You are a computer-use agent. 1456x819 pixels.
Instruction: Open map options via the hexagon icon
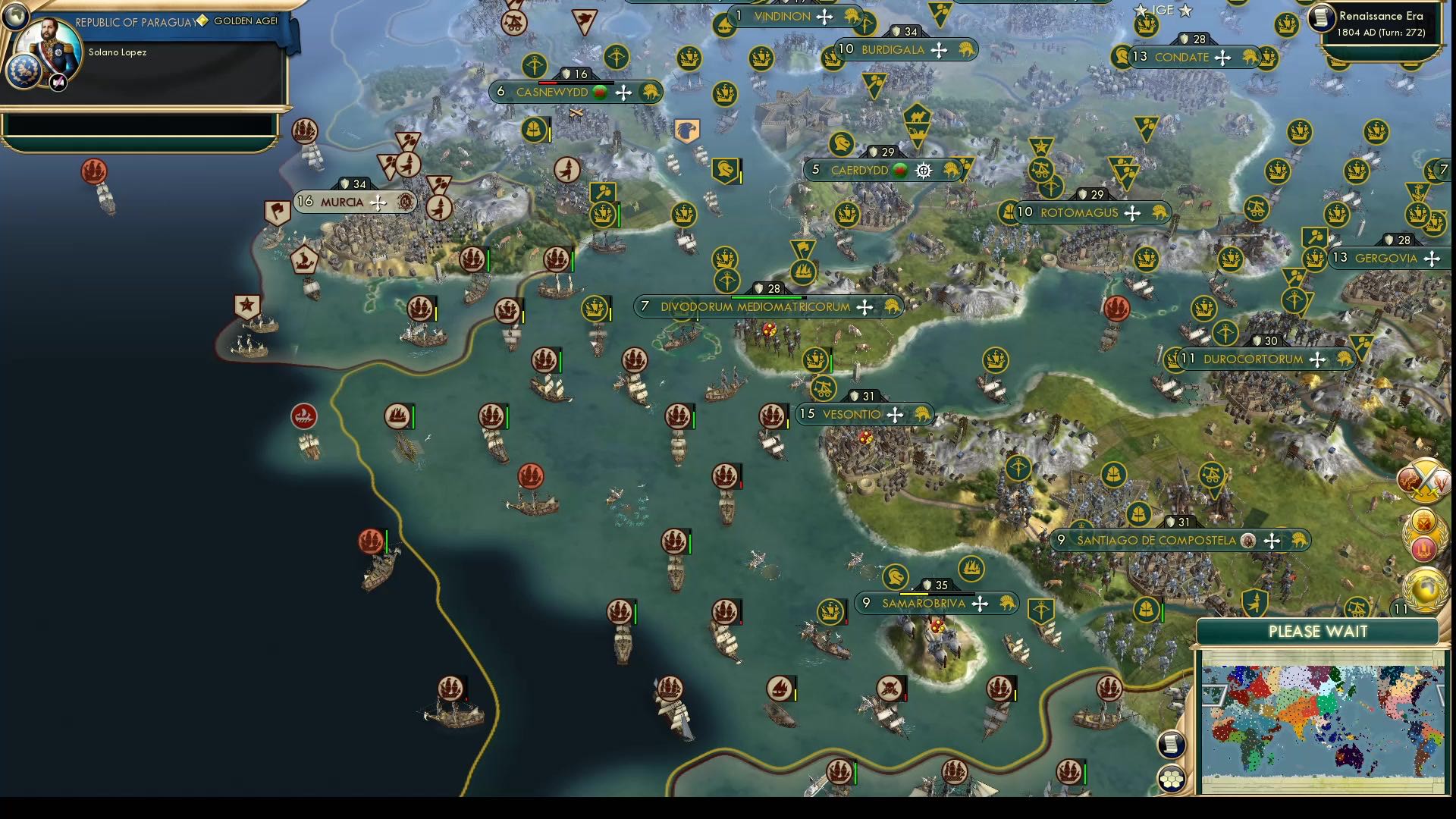pyautogui.click(x=1173, y=777)
